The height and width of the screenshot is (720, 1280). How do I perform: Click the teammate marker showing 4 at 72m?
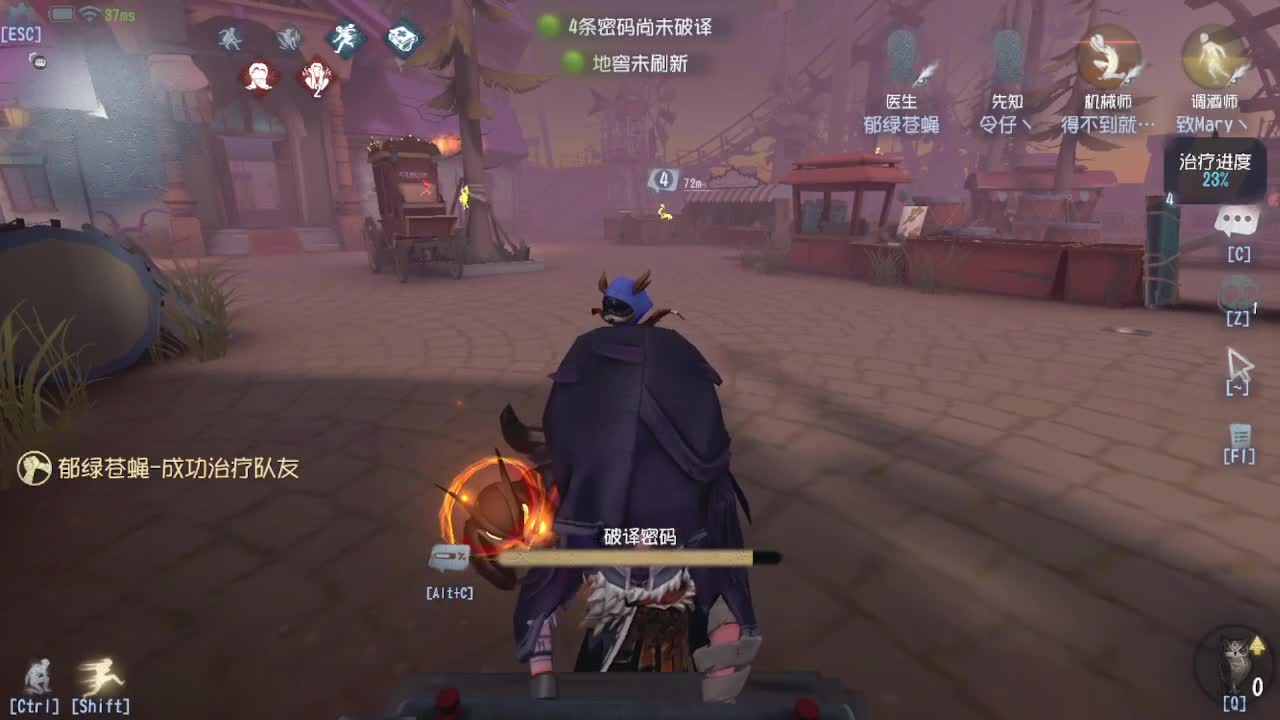[x=662, y=178]
